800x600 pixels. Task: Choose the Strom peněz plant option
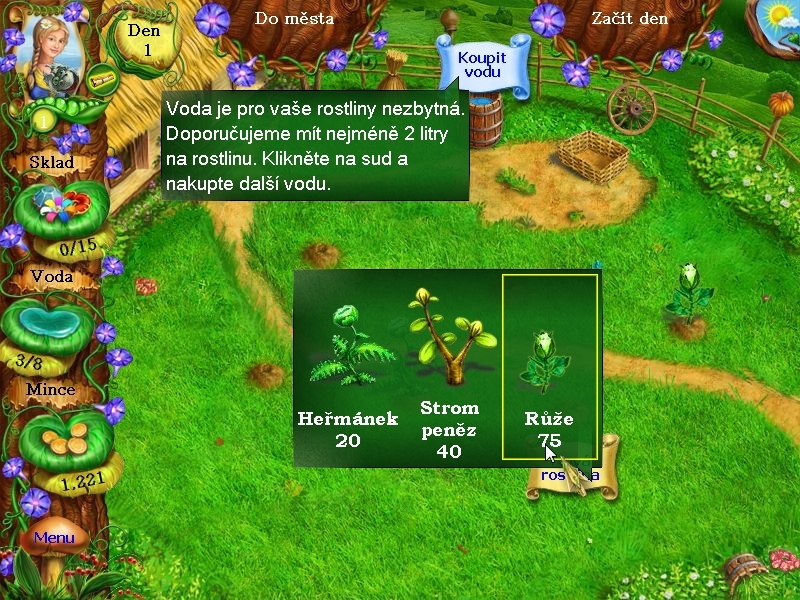(449, 372)
